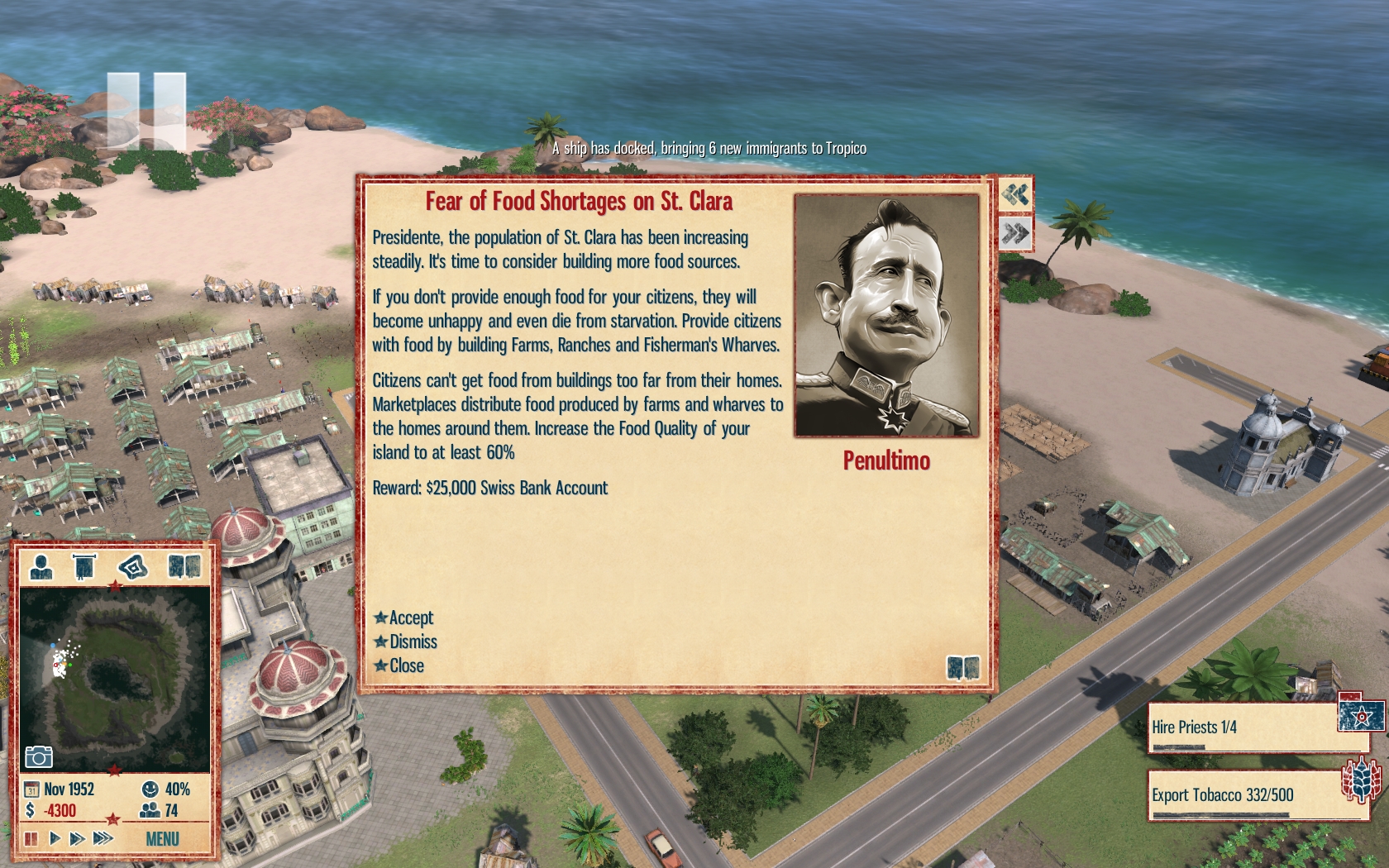Go to the next message with the right arrows

click(1015, 234)
